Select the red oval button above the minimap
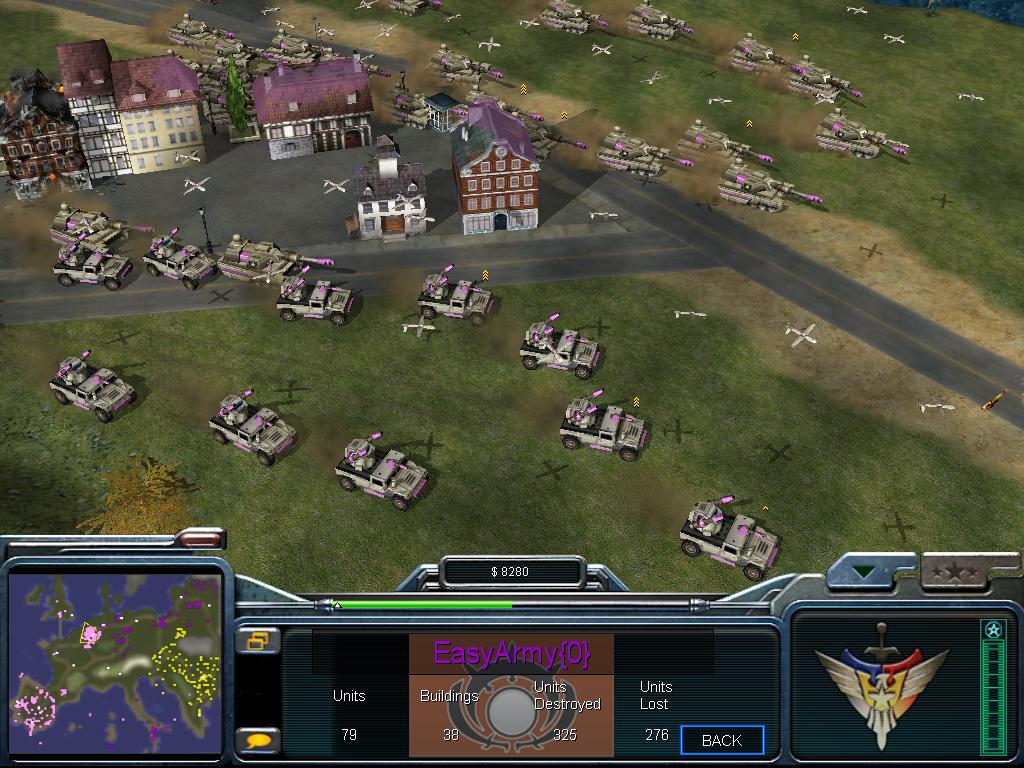This screenshot has height=768, width=1024. 201,540
